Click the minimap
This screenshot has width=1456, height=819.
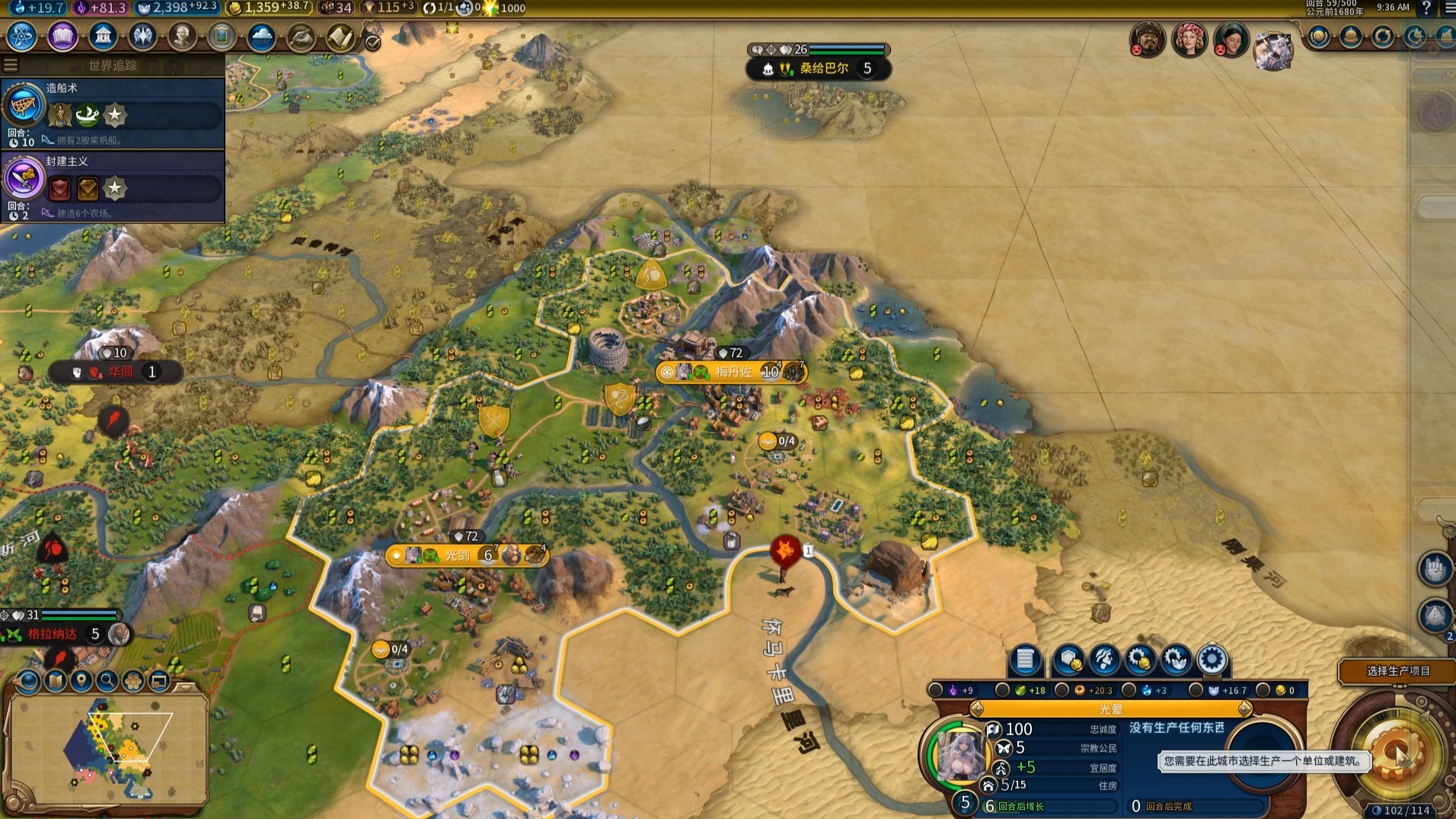[x=107, y=747]
